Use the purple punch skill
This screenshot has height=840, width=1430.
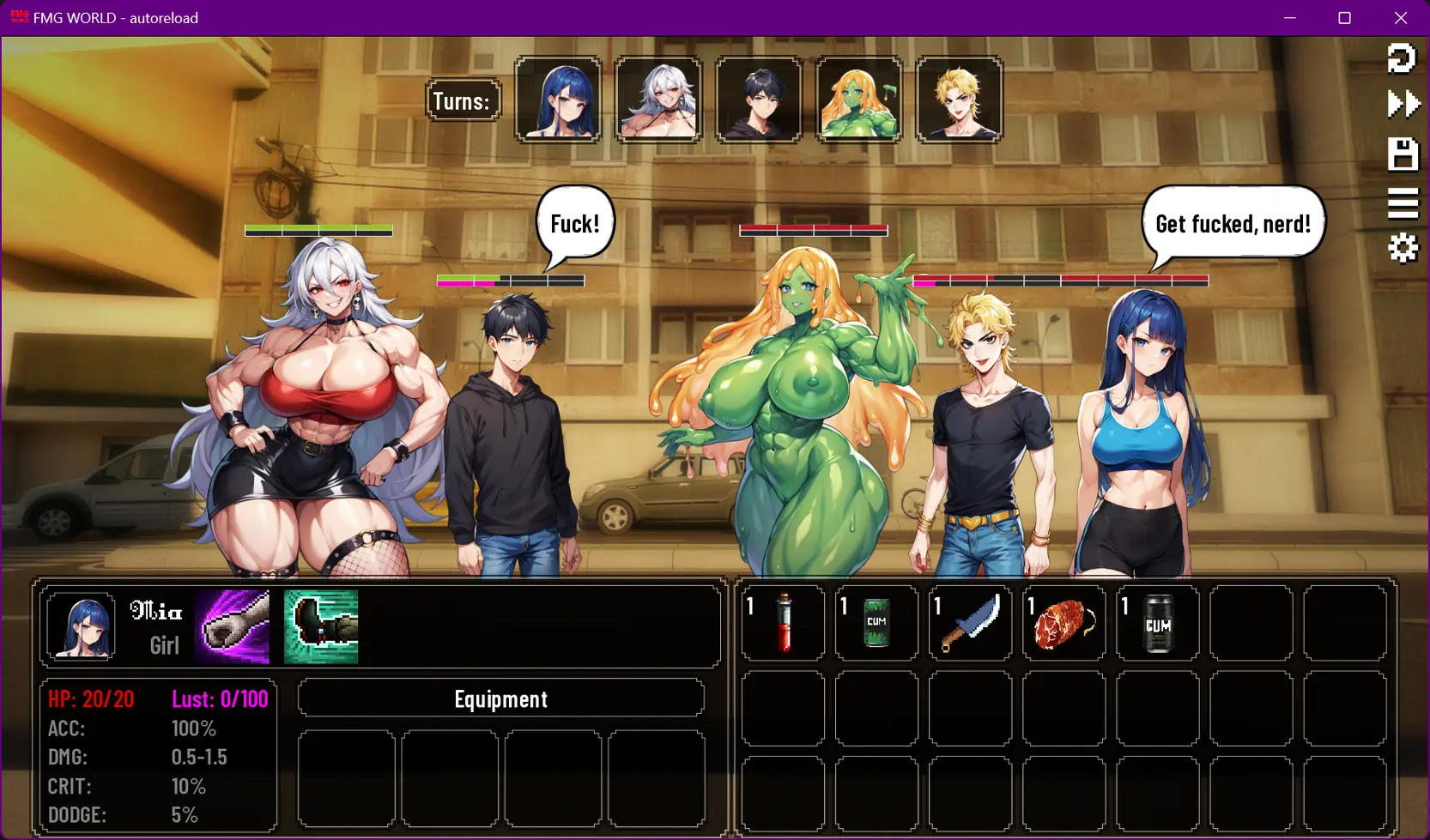pos(232,626)
